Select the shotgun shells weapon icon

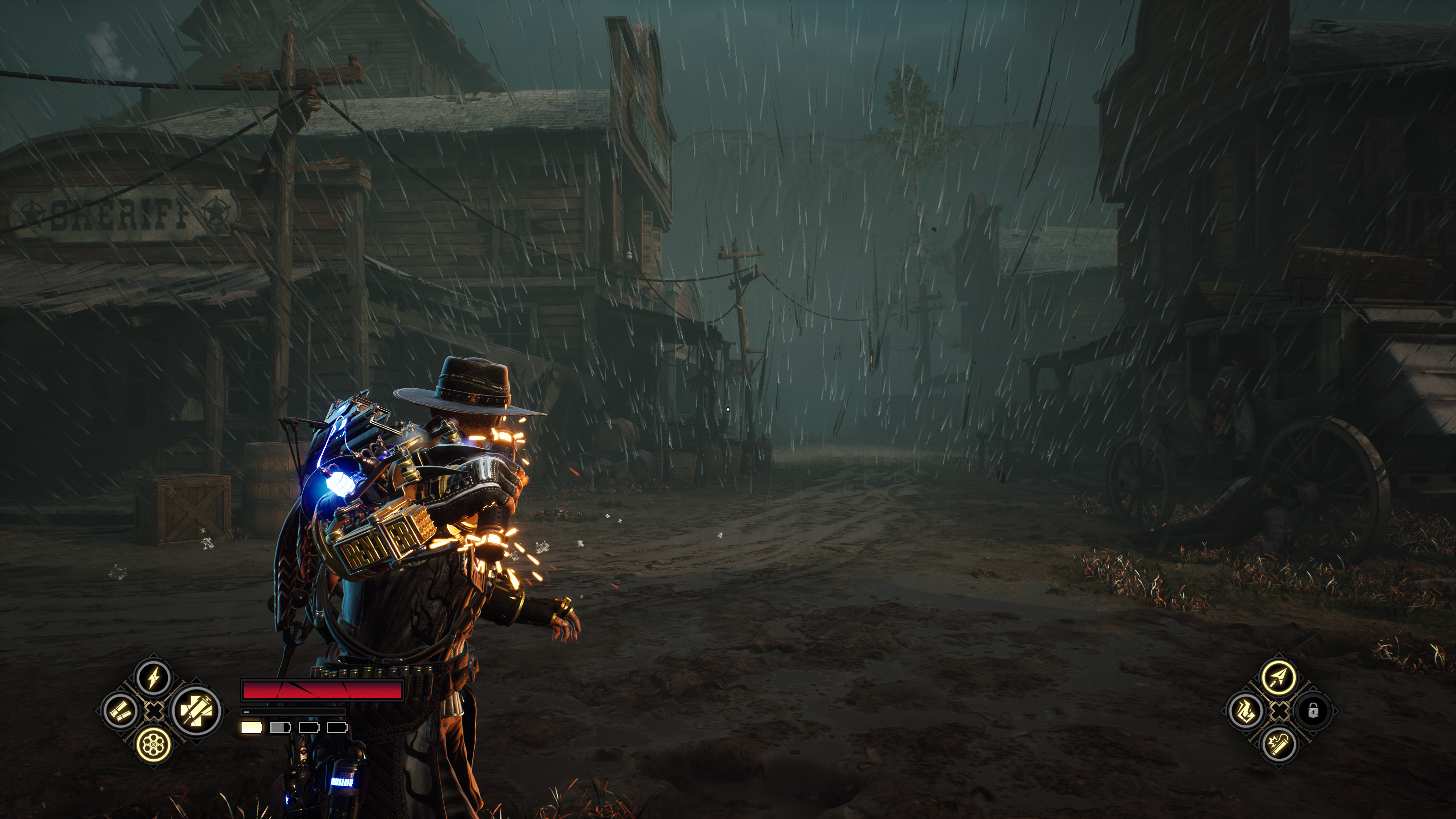click(121, 711)
